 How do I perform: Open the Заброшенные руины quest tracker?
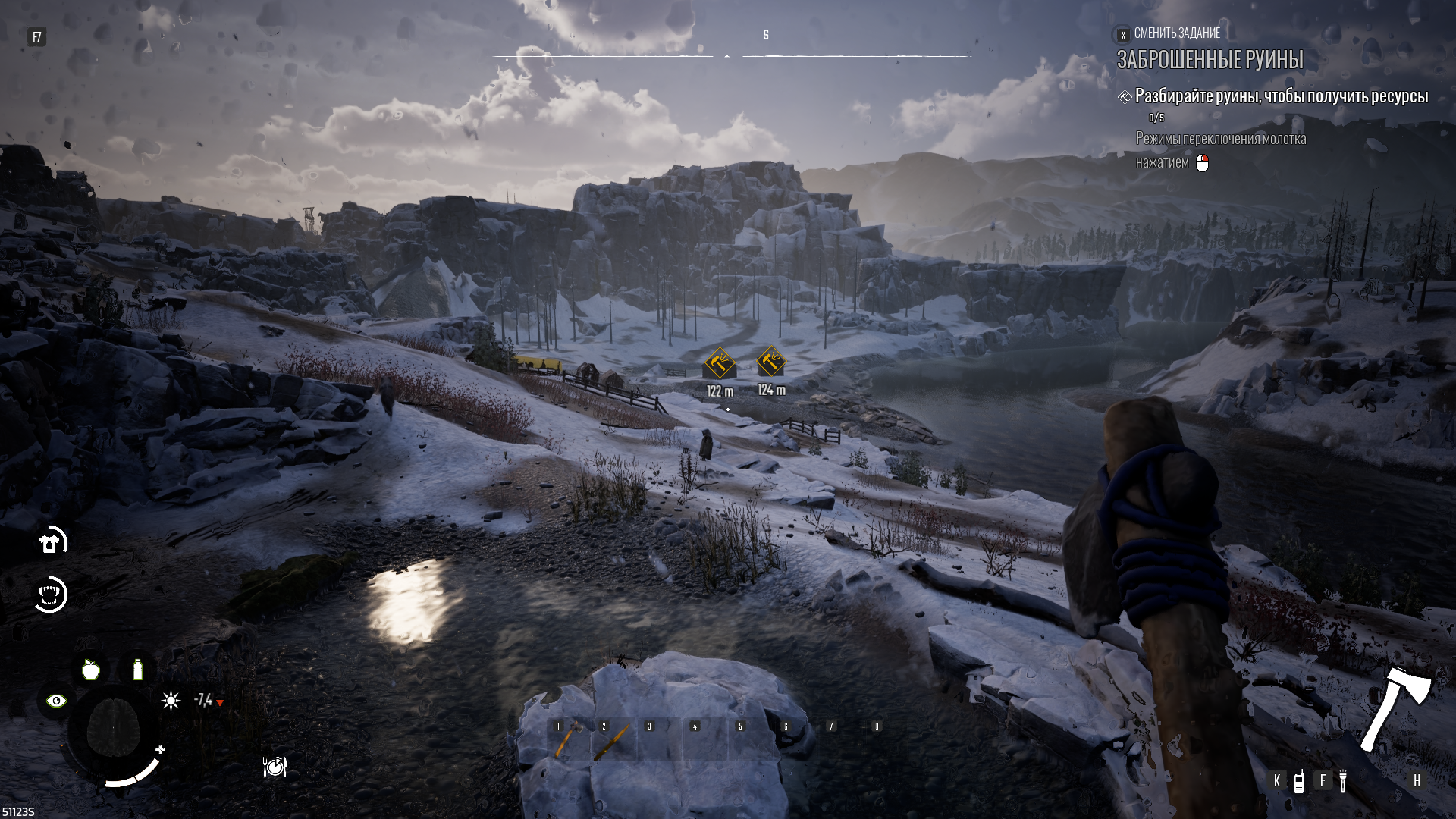[1210, 59]
